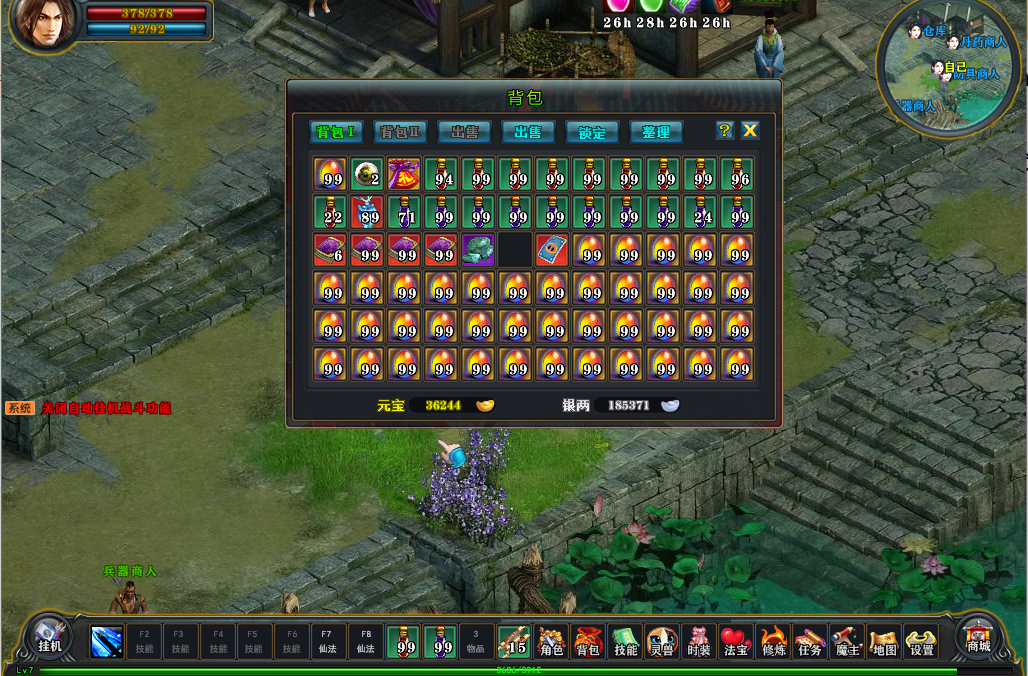Switch to the 背包 I tab
The width and height of the screenshot is (1028, 676).
(x=335, y=132)
